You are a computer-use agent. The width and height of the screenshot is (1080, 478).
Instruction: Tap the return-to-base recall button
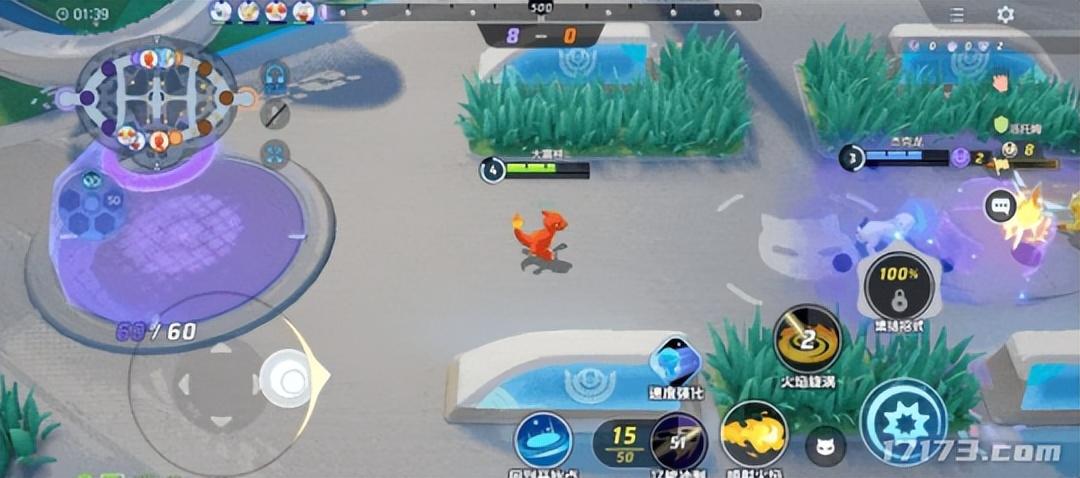pyautogui.click(x=543, y=441)
